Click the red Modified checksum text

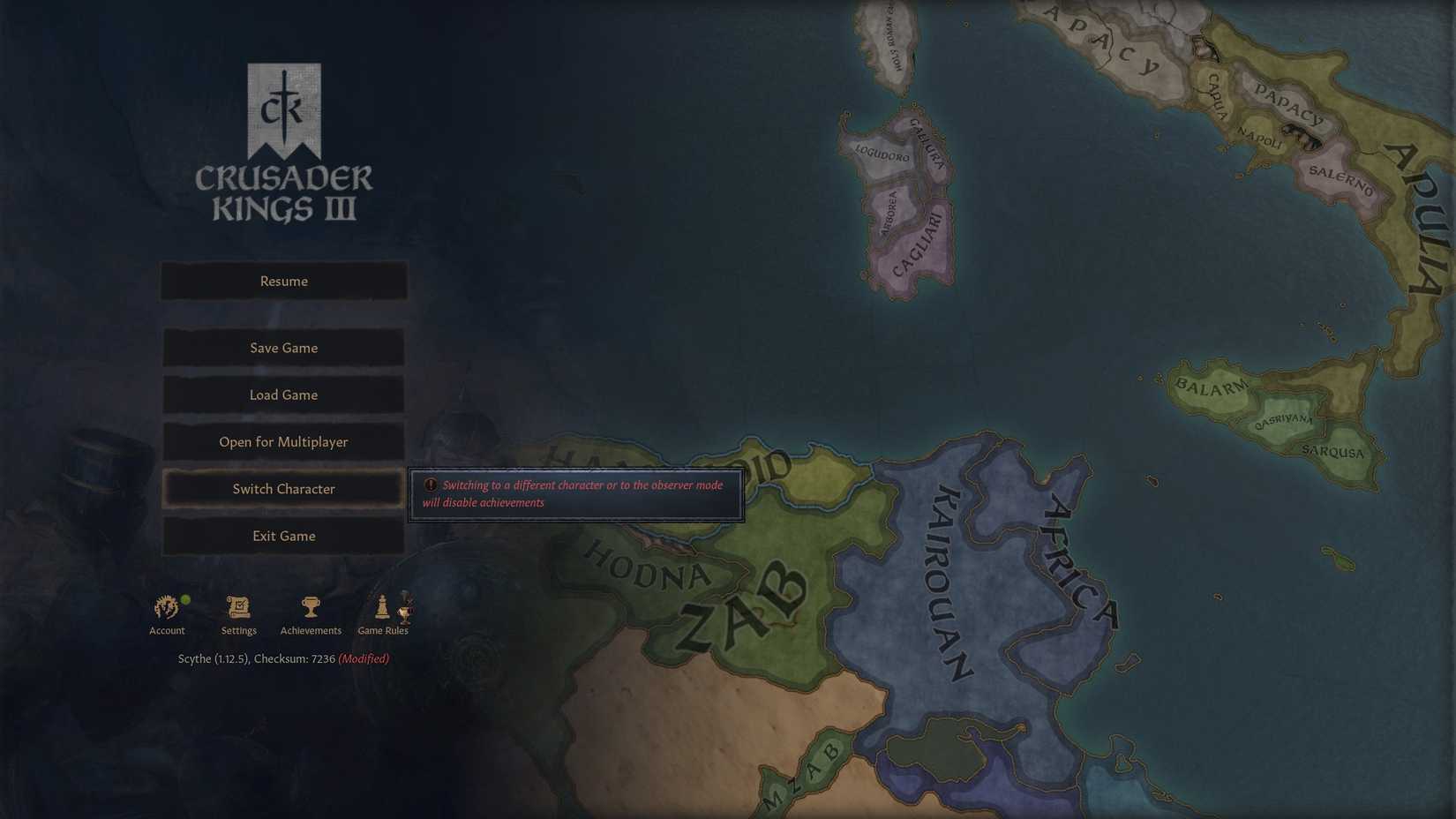click(364, 657)
